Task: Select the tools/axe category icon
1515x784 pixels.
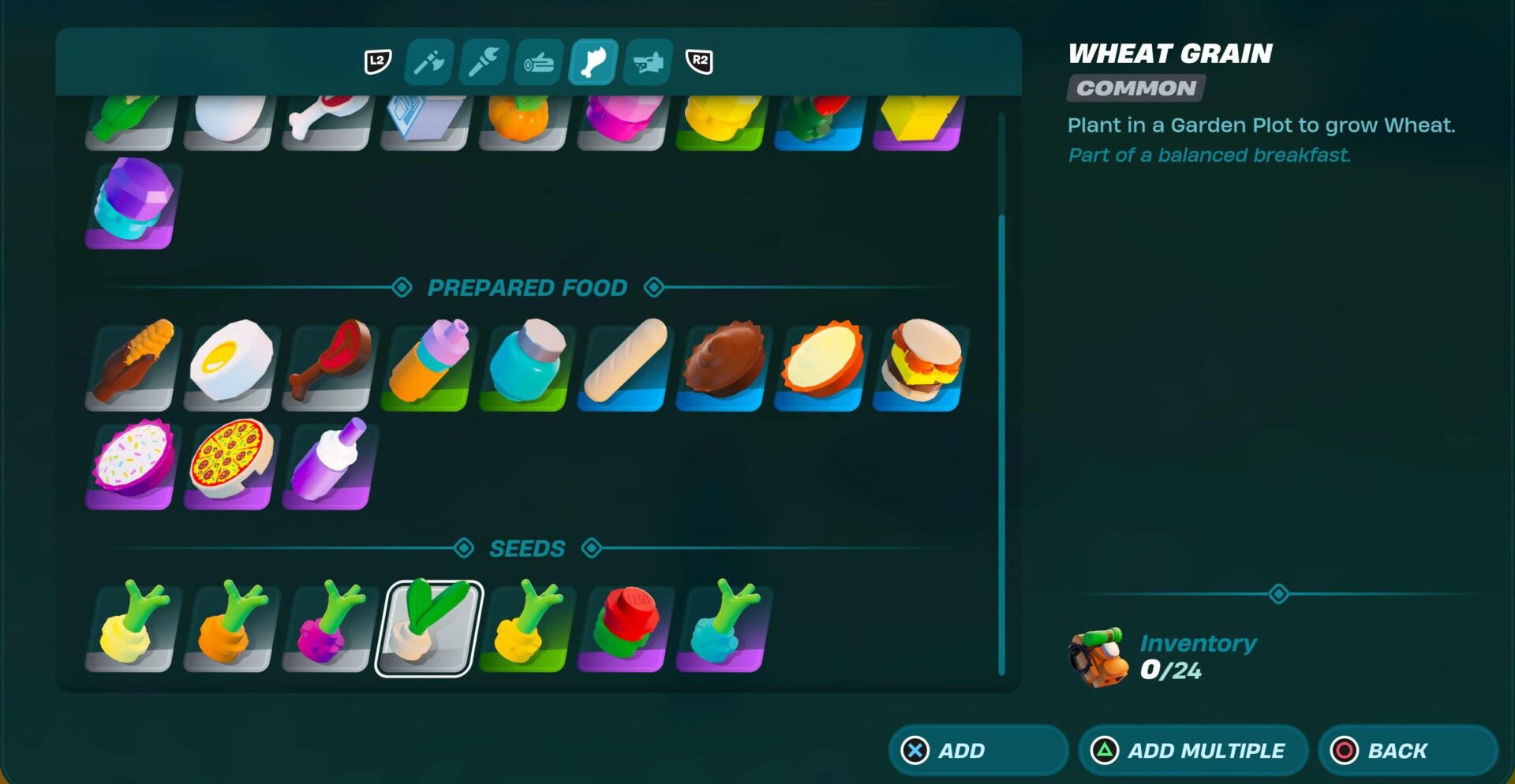Action: coord(428,62)
